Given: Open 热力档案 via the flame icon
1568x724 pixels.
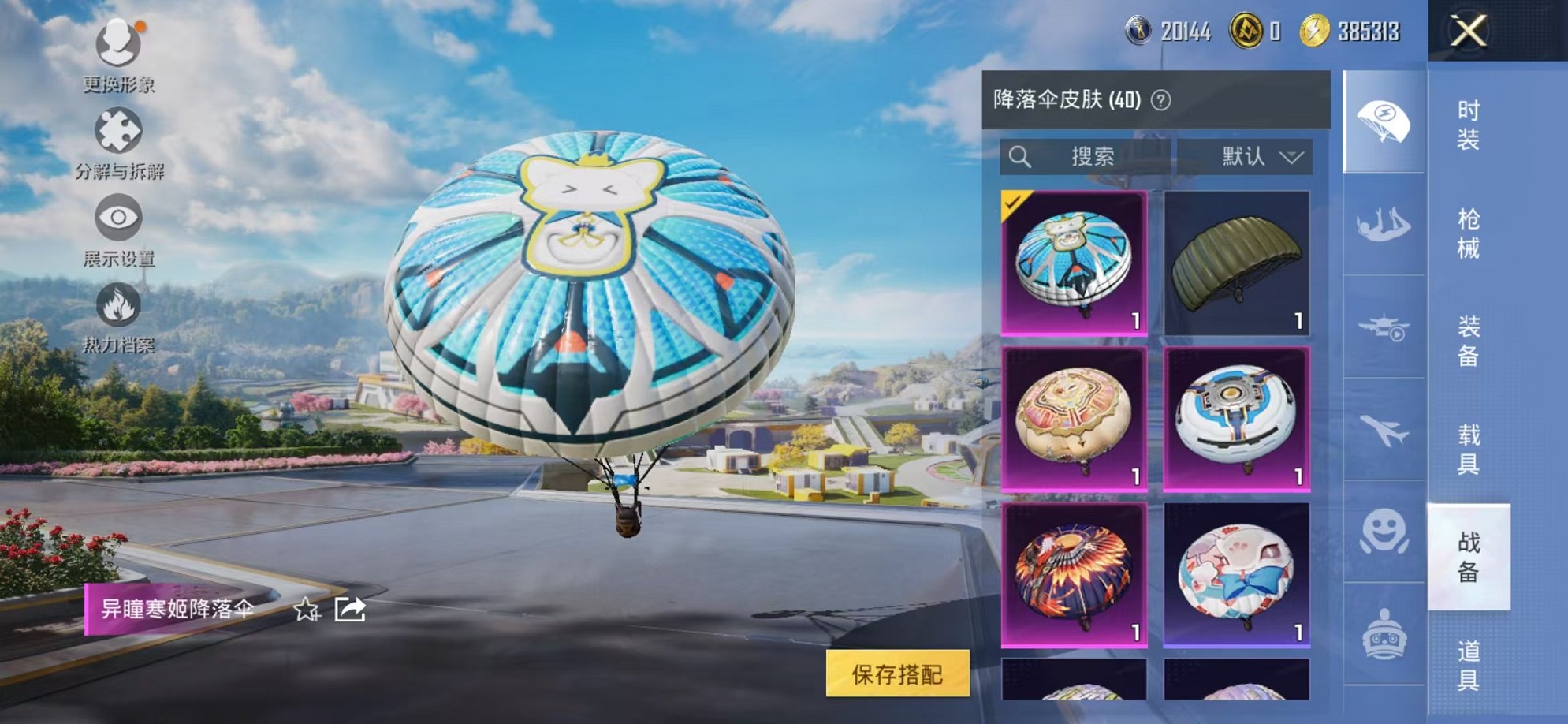Looking at the screenshot, I should 117,304.
